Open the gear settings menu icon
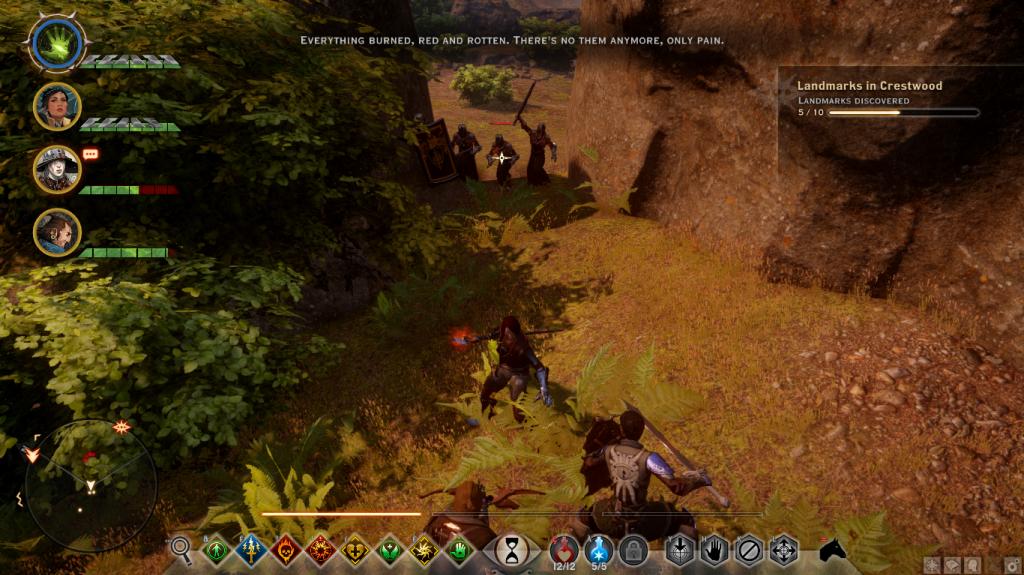The height and width of the screenshot is (575, 1024). coord(1013,565)
